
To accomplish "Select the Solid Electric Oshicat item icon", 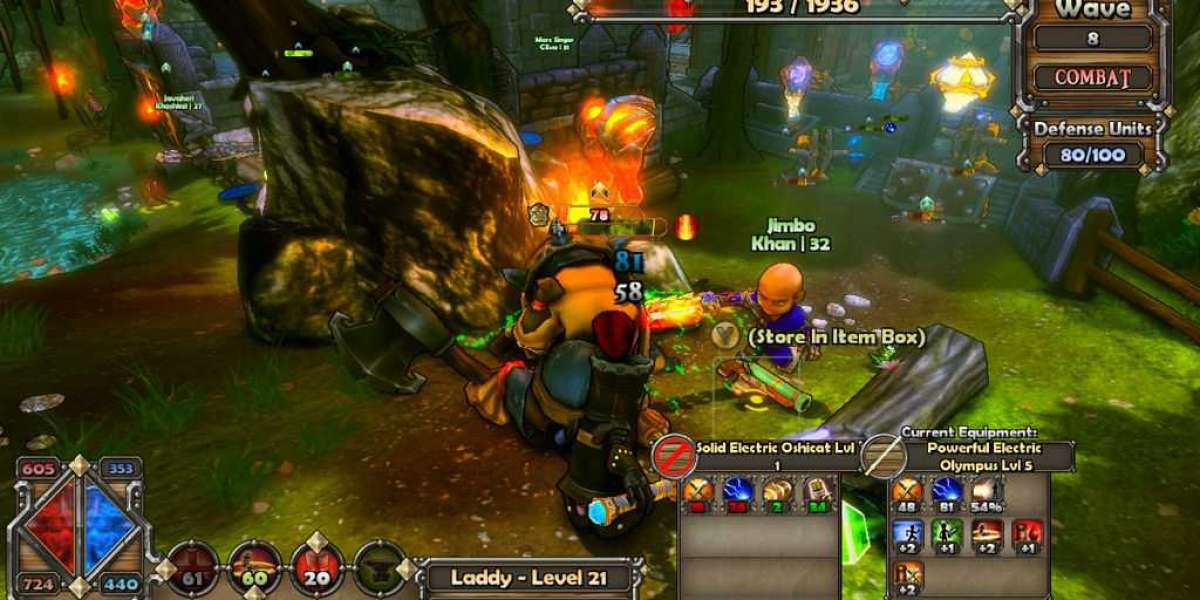I will 673,456.
